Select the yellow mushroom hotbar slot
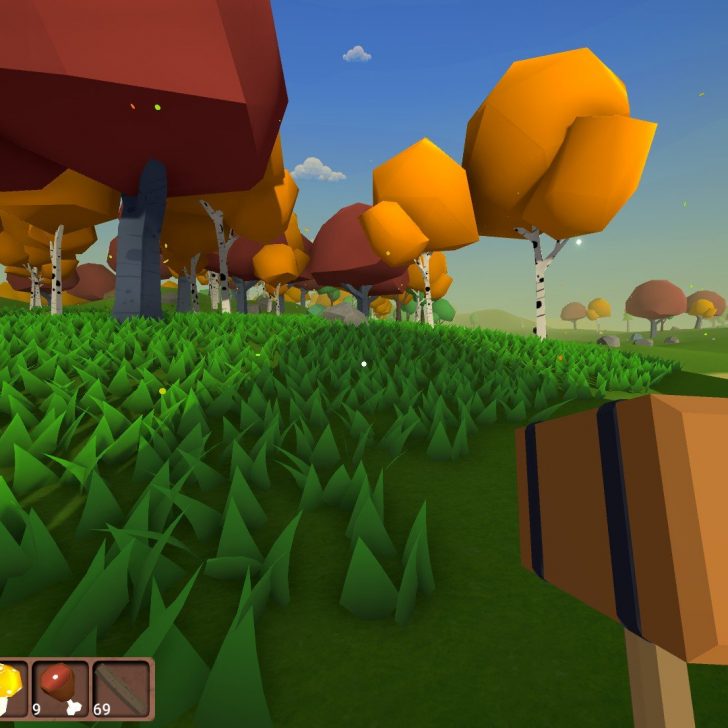 pos(10,687)
